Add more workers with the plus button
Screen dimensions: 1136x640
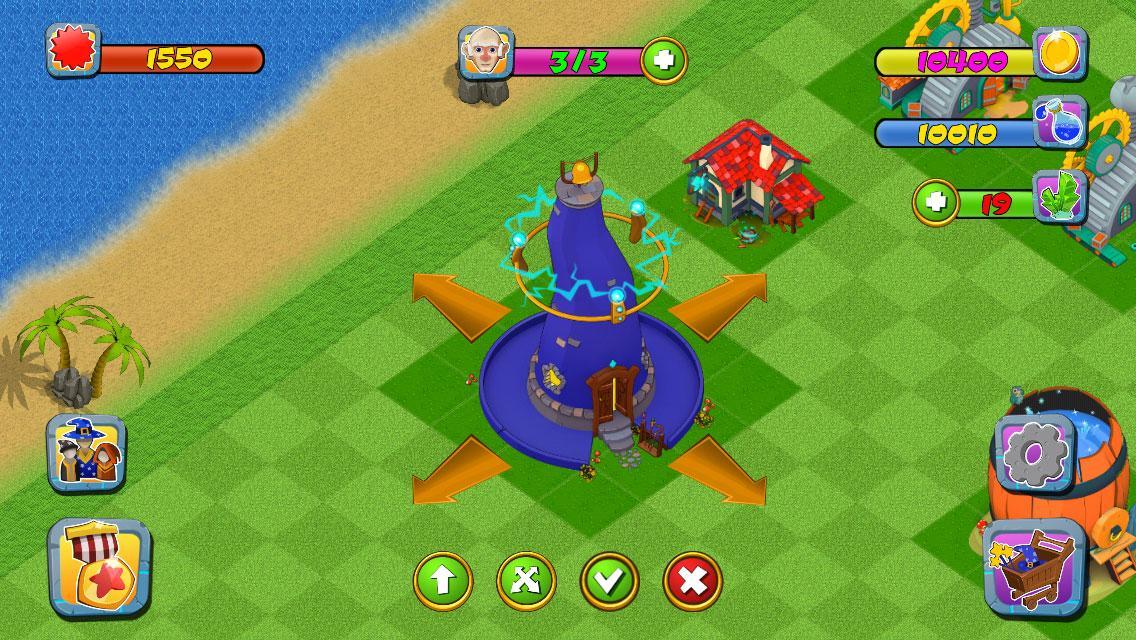click(663, 60)
